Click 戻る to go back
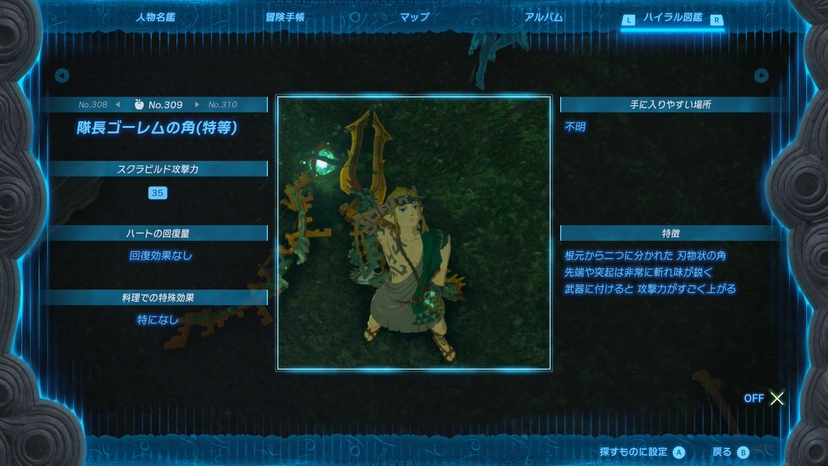This screenshot has height=466, width=828. 729,452
